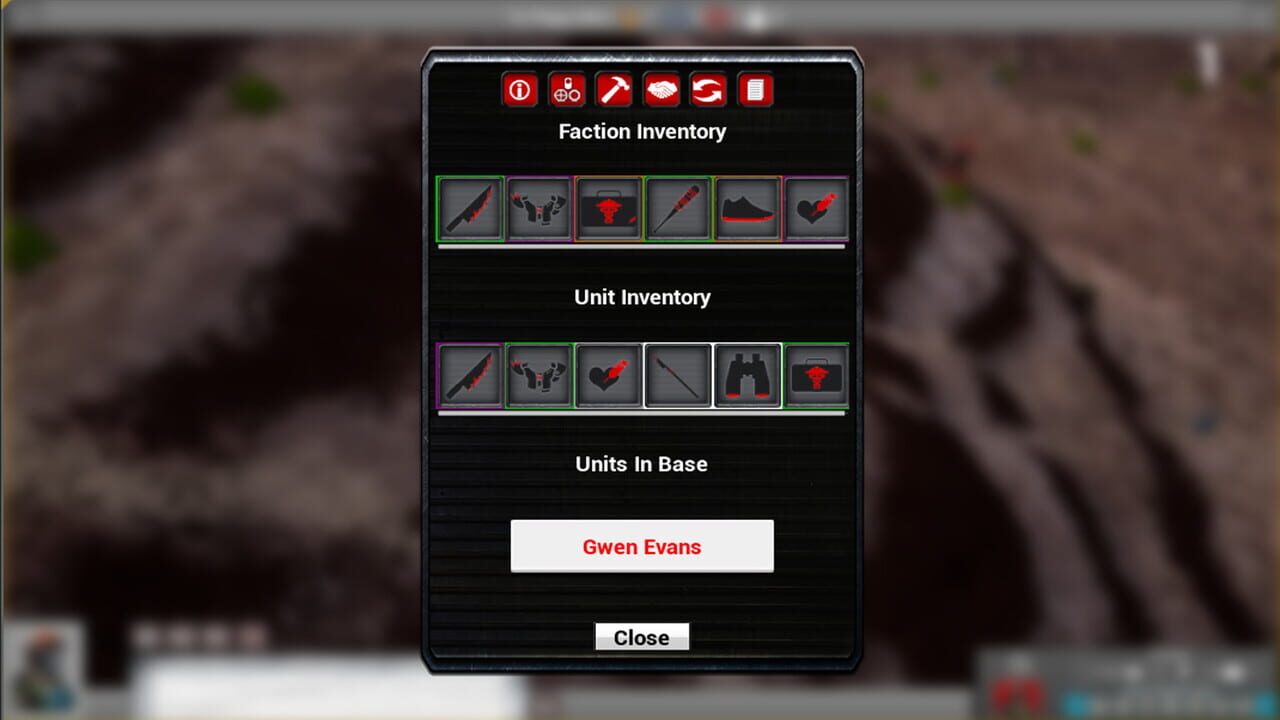Pick the shoes item in Faction Inventory

(746, 208)
